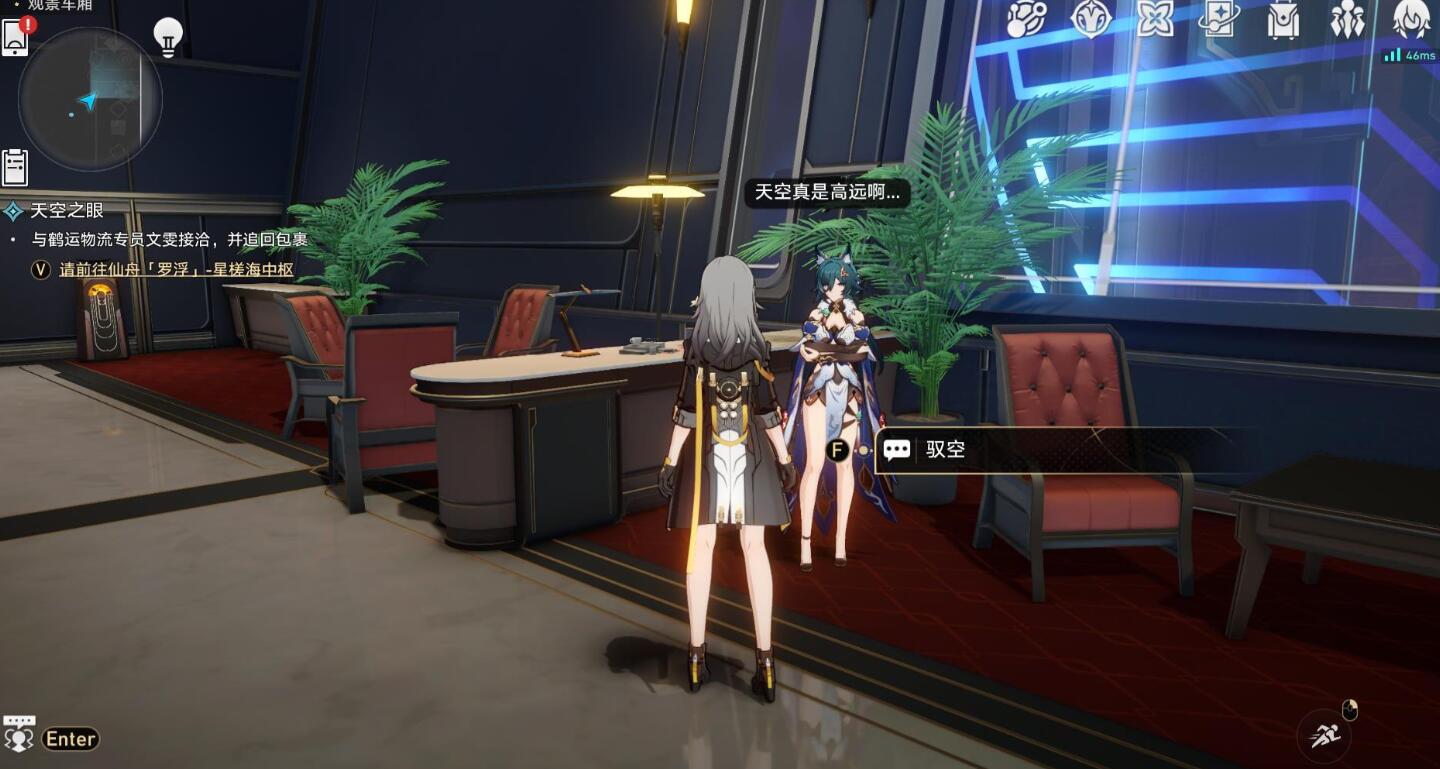This screenshot has width=1440, height=769.
Task: Open the four-petal flower icon
Action: [x=1155, y=19]
